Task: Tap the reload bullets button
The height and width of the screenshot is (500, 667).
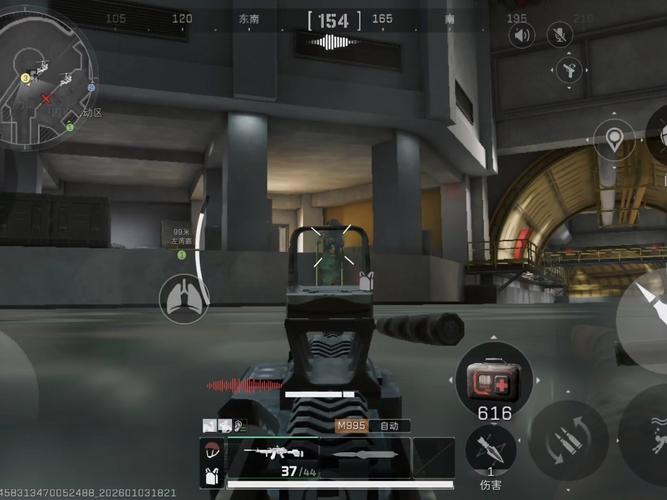Action: point(567,438)
